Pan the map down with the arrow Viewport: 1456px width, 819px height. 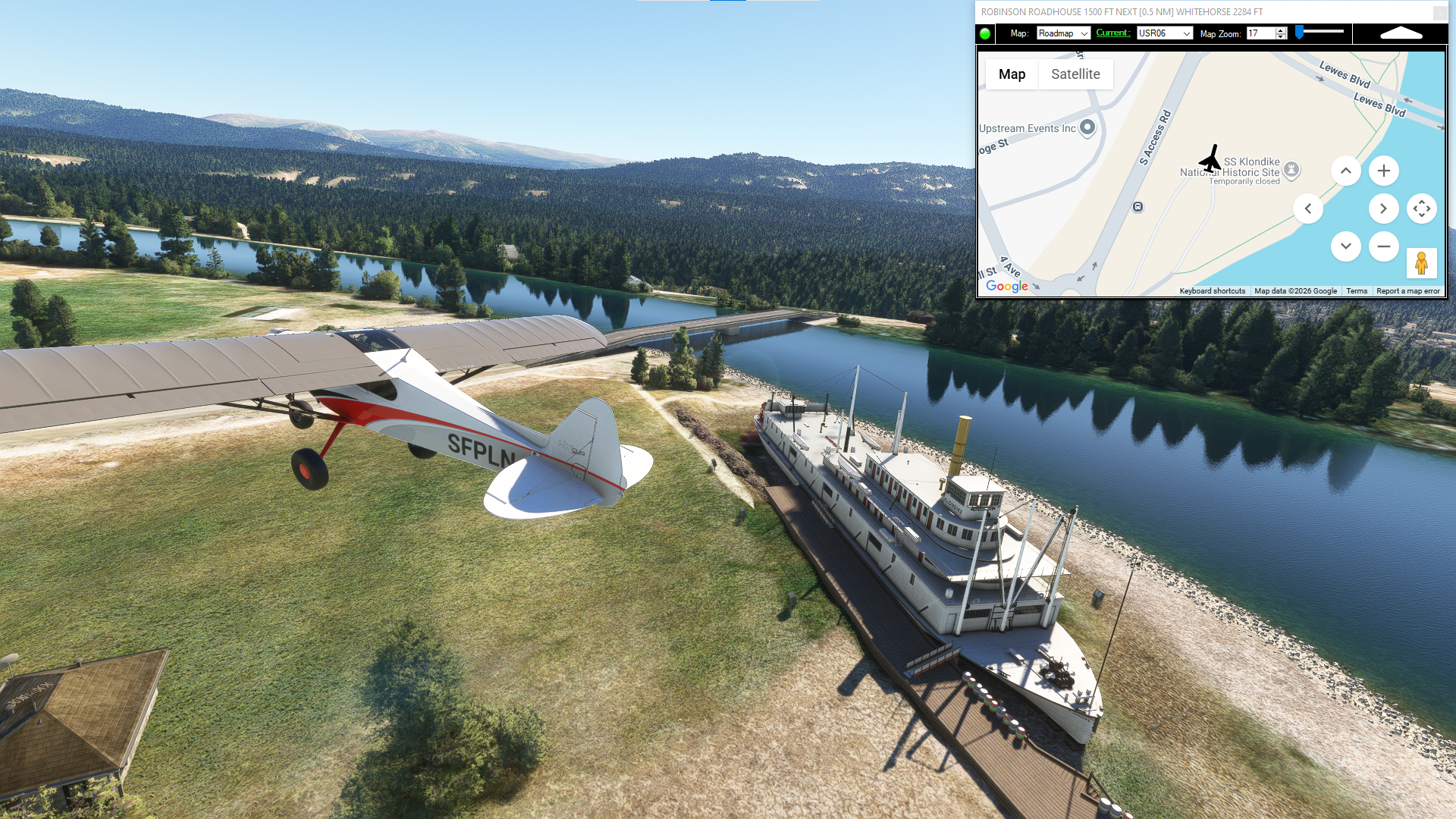1345,246
